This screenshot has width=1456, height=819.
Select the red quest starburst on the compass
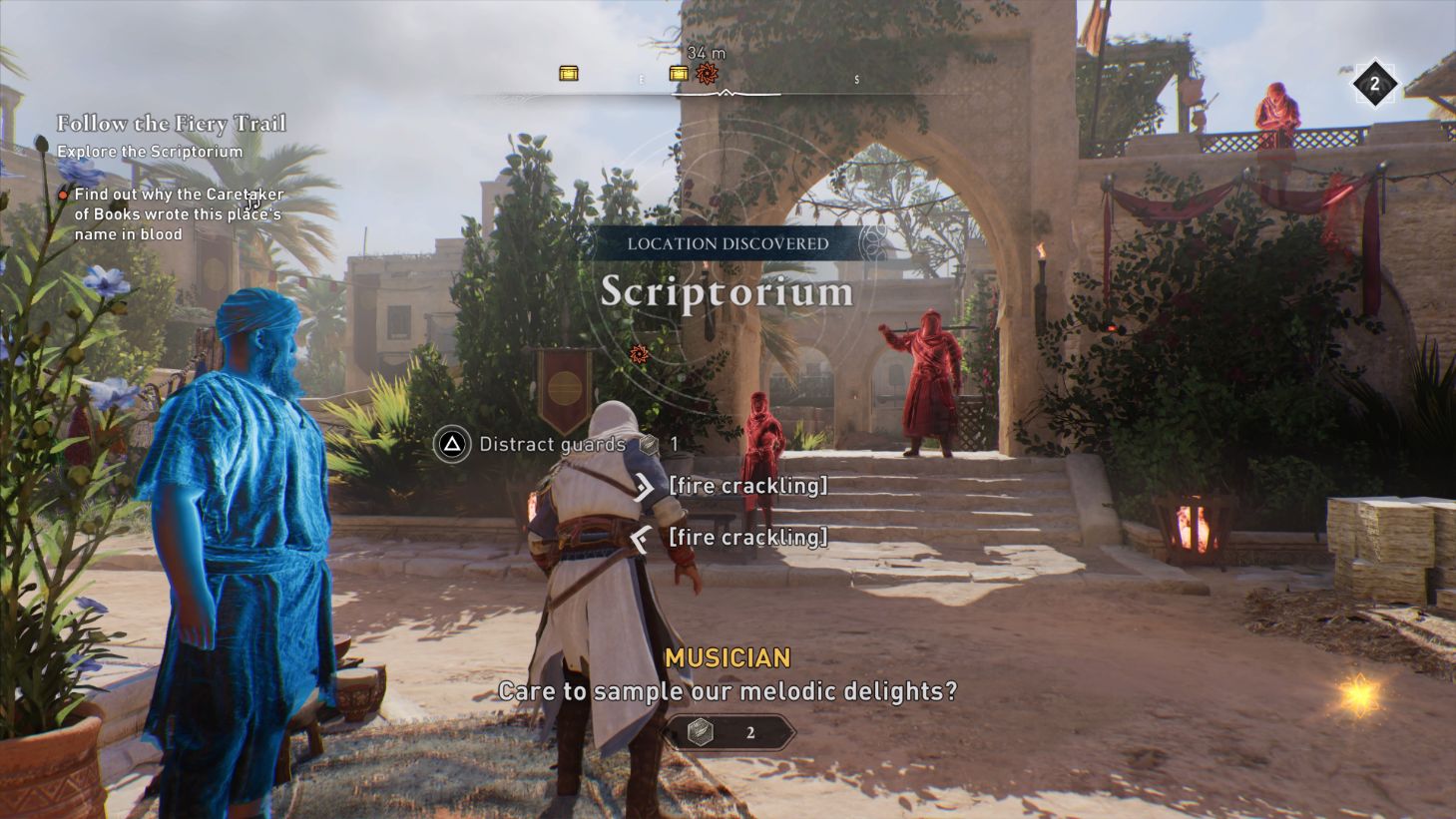click(709, 72)
